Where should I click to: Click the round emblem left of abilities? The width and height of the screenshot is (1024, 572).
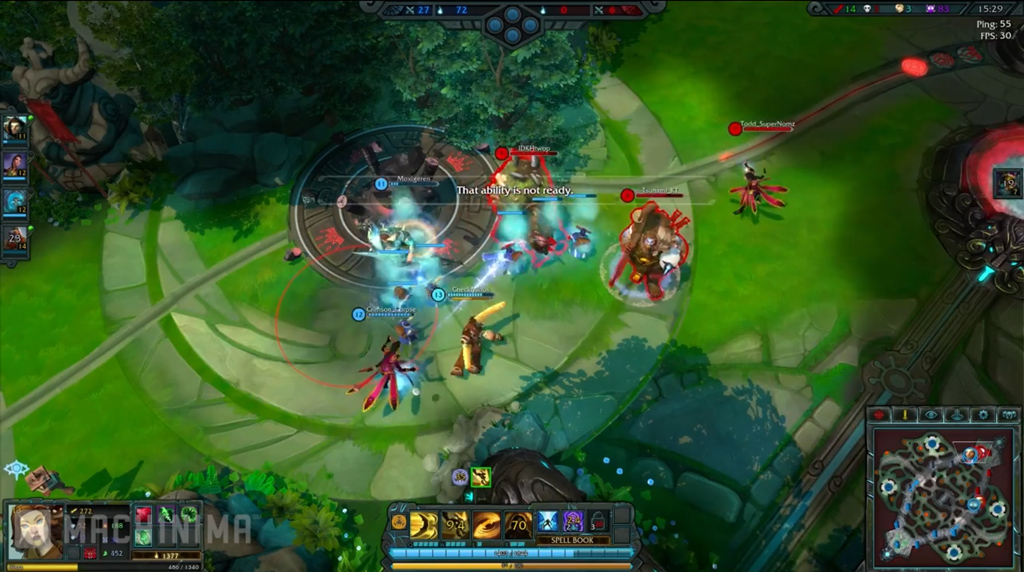pyautogui.click(x=399, y=521)
